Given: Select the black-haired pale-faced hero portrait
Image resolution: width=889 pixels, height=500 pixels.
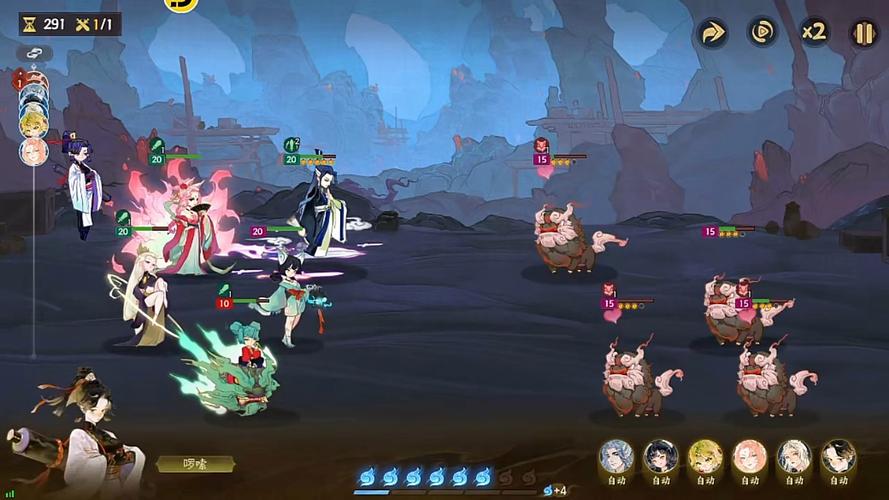Looking at the screenshot, I should (838, 457).
